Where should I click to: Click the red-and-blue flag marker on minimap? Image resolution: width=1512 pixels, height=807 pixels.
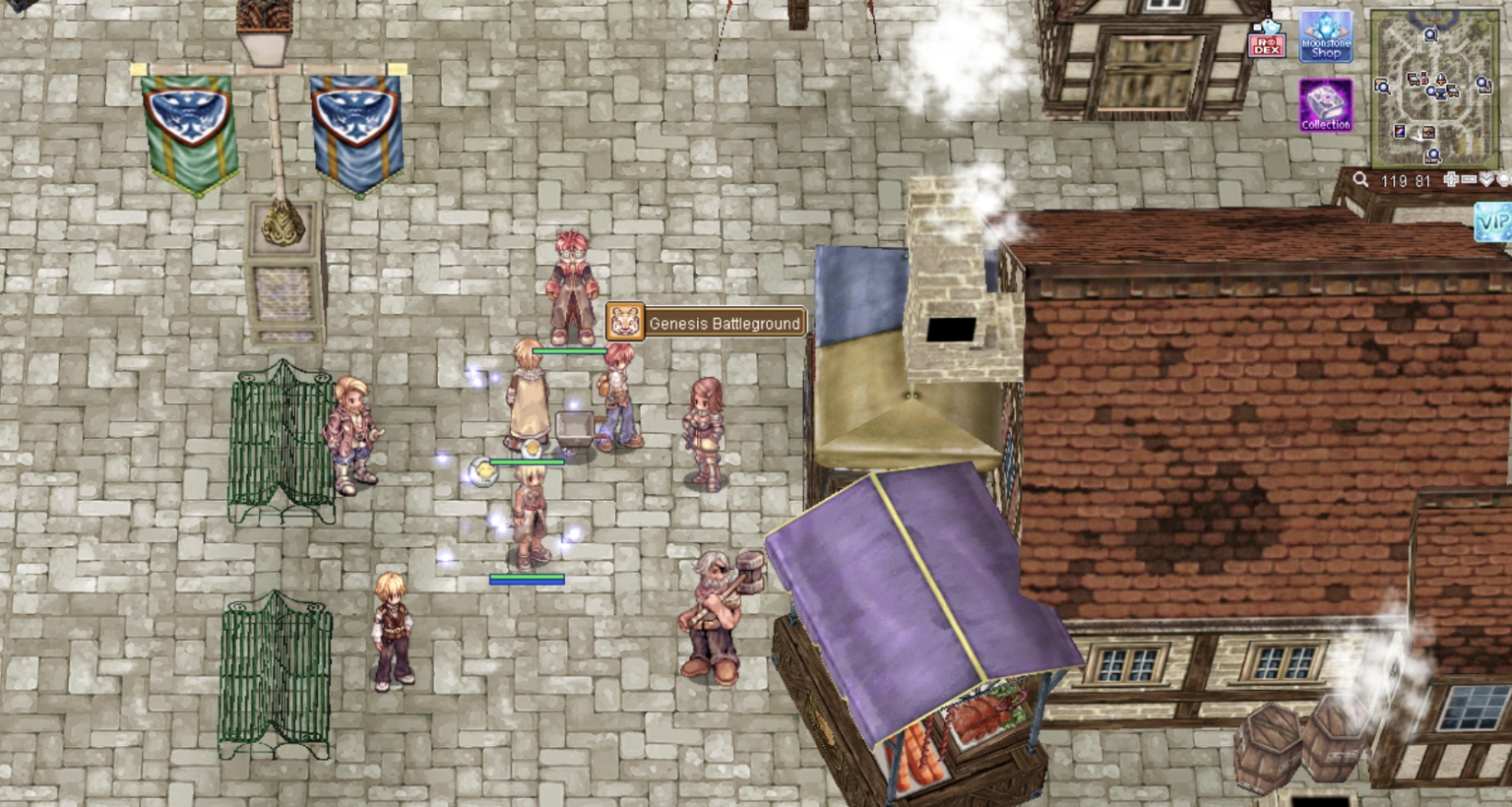point(1400,132)
